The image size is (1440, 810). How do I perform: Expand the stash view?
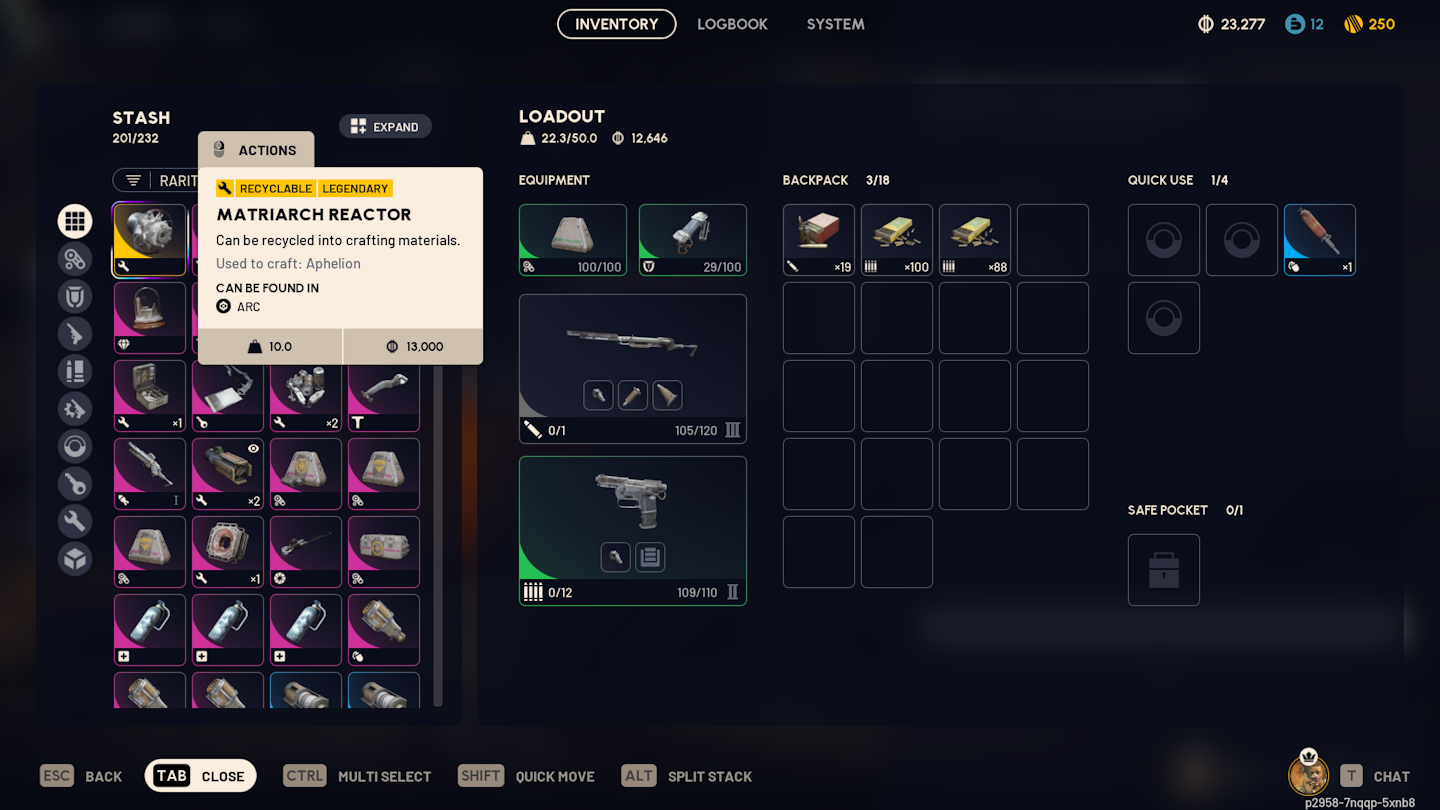(x=385, y=127)
